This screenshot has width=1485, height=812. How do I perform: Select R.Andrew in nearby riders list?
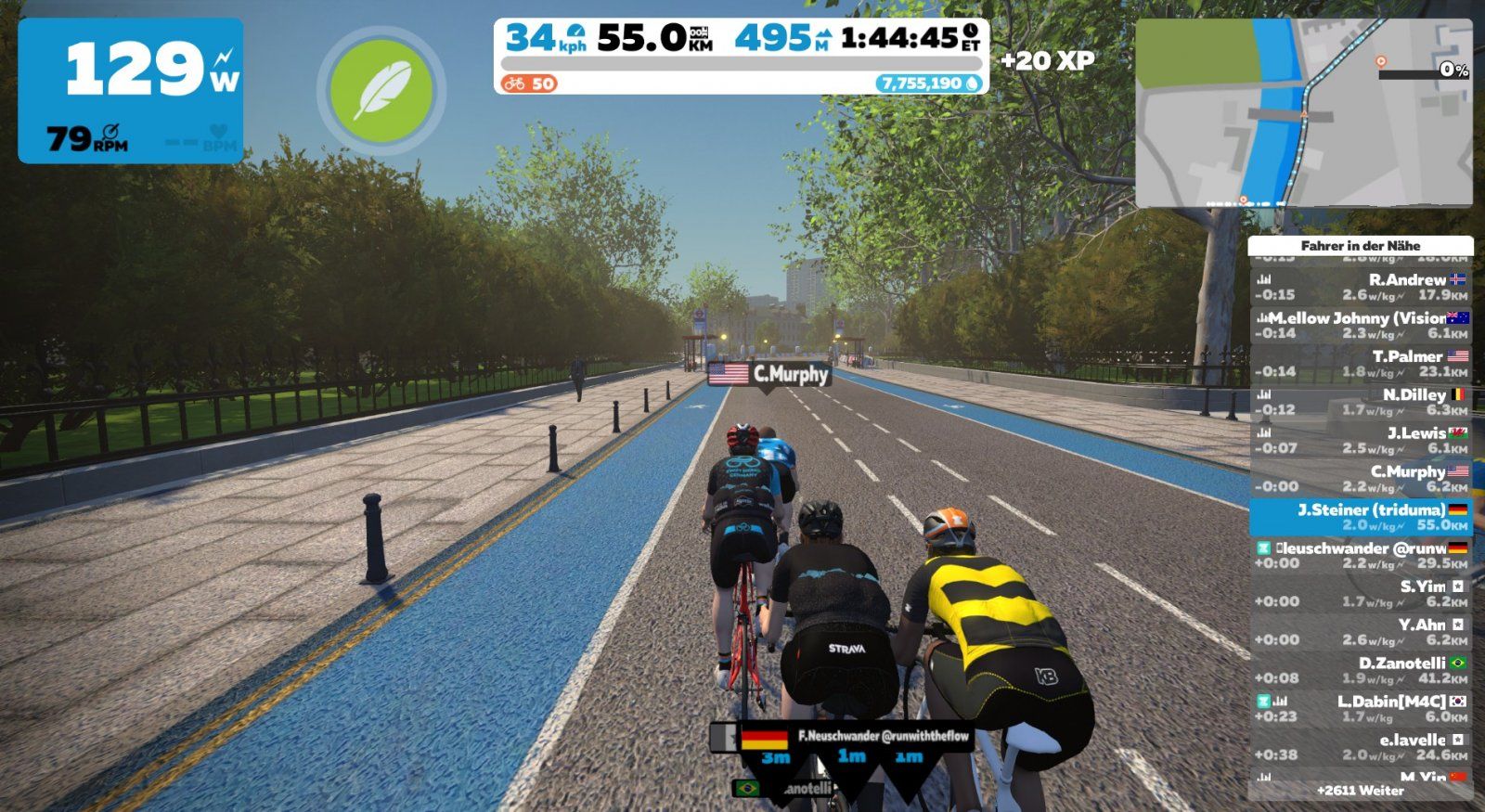[1360, 287]
